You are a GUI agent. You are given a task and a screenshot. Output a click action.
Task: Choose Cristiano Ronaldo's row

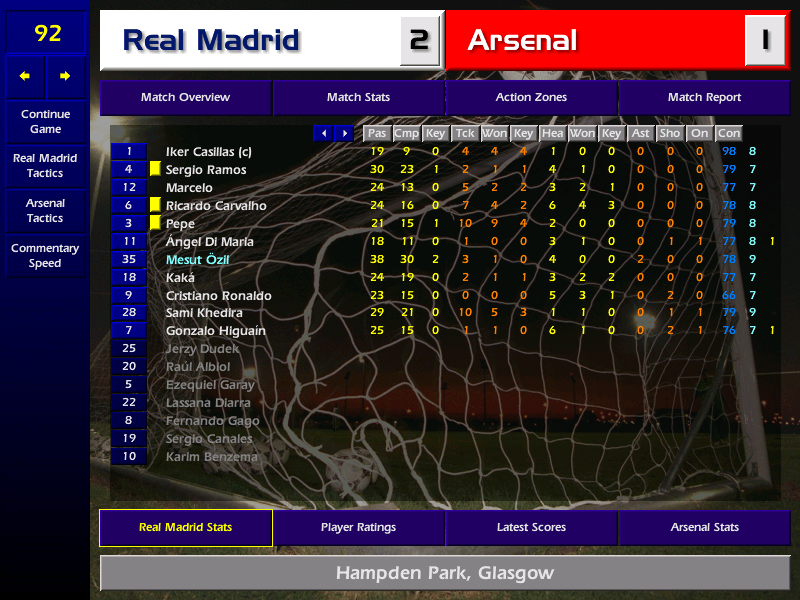click(218, 296)
